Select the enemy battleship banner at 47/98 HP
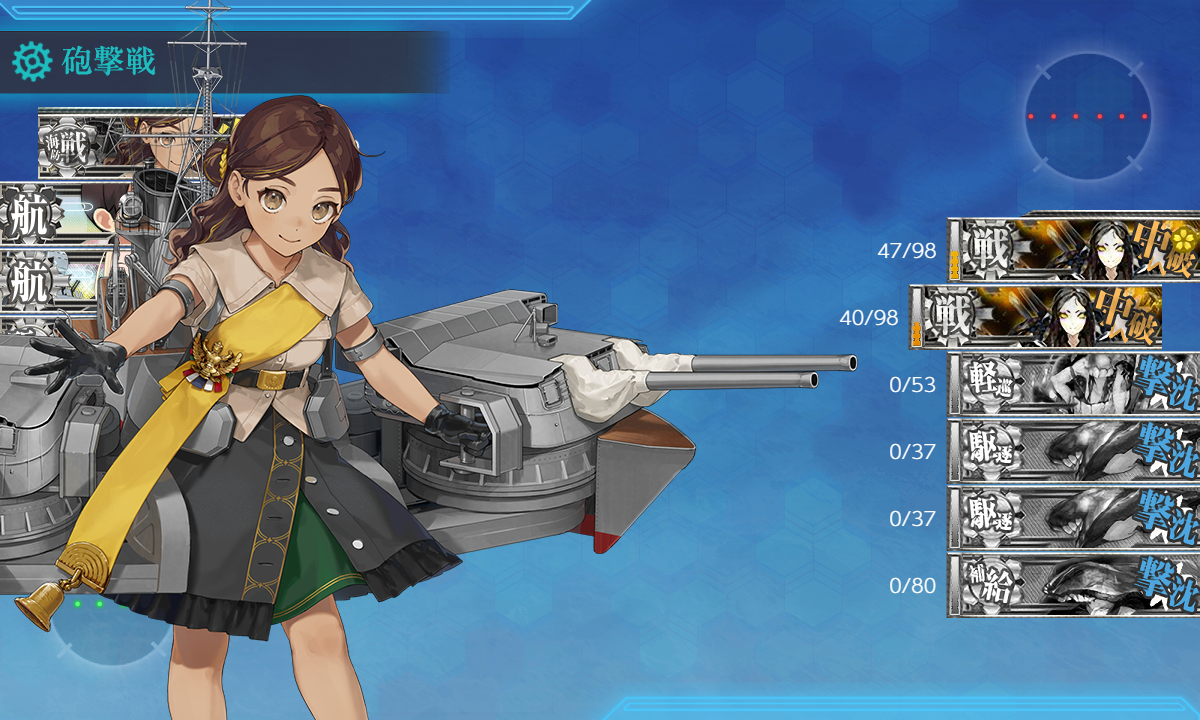Image resolution: width=1200 pixels, height=720 pixels. coord(1072,249)
